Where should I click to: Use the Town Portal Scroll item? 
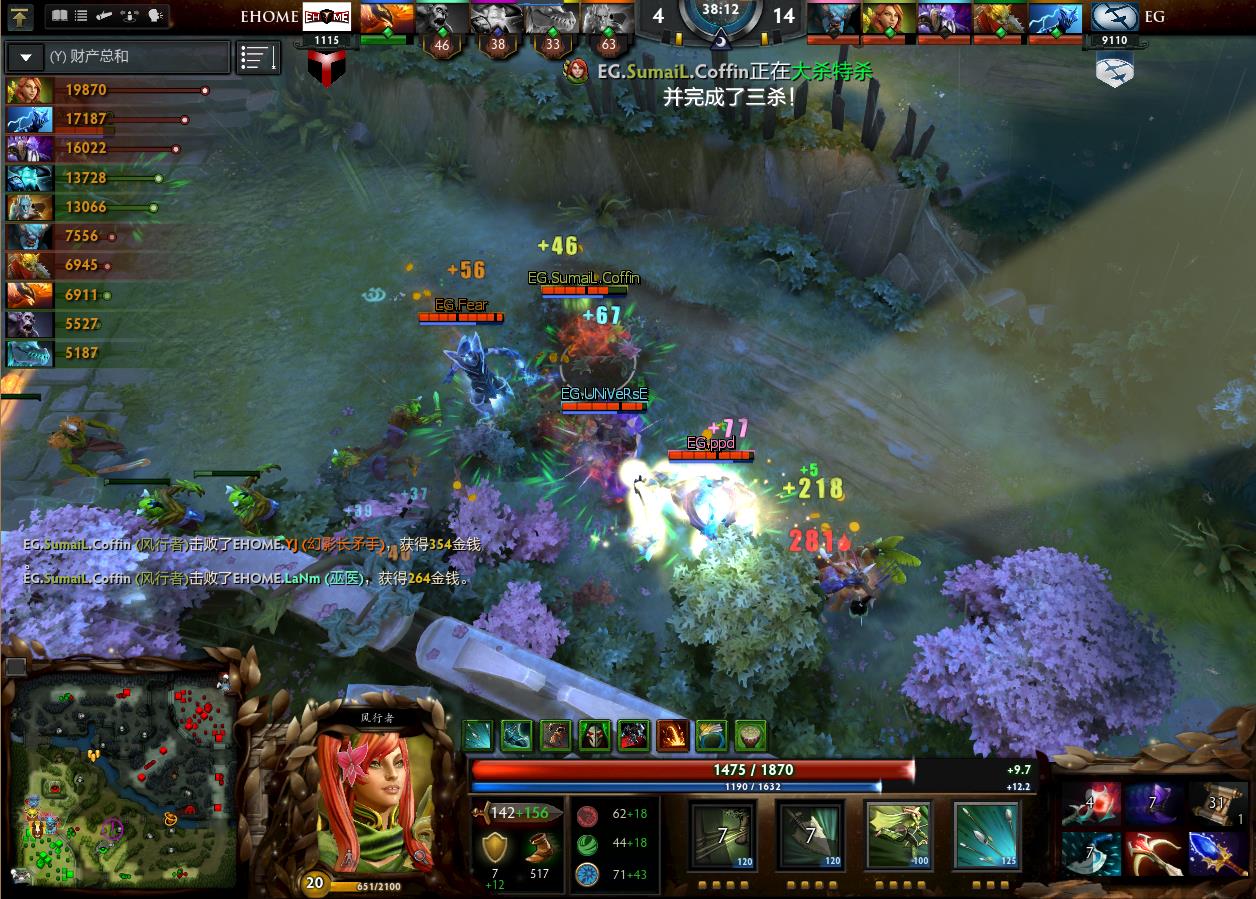1217,804
